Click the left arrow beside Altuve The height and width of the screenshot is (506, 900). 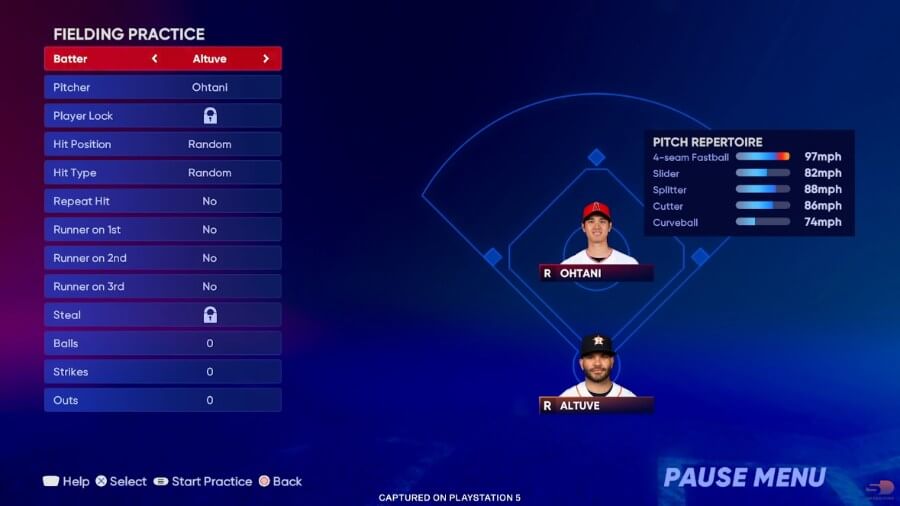tap(154, 59)
